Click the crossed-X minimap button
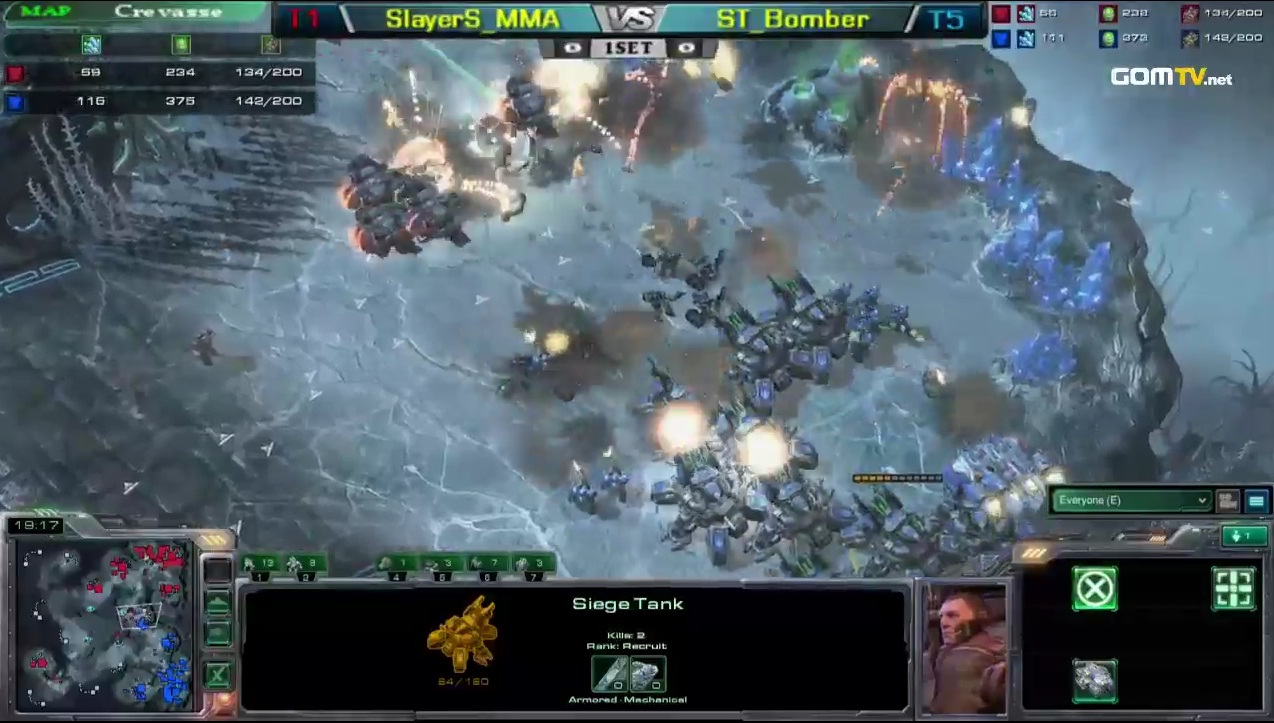1274x723 pixels. click(217, 674)
